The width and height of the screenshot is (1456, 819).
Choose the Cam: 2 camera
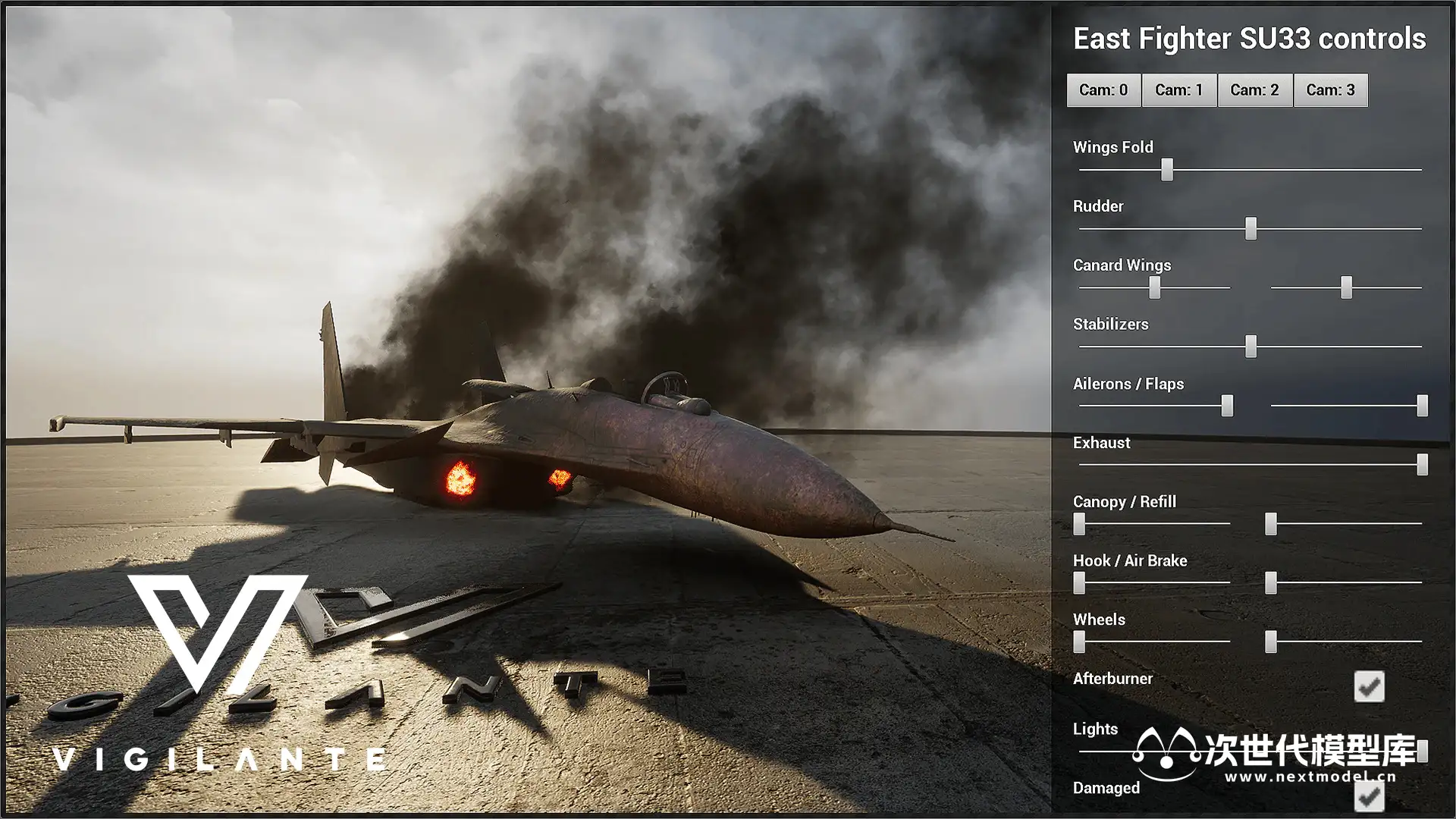1254,90
